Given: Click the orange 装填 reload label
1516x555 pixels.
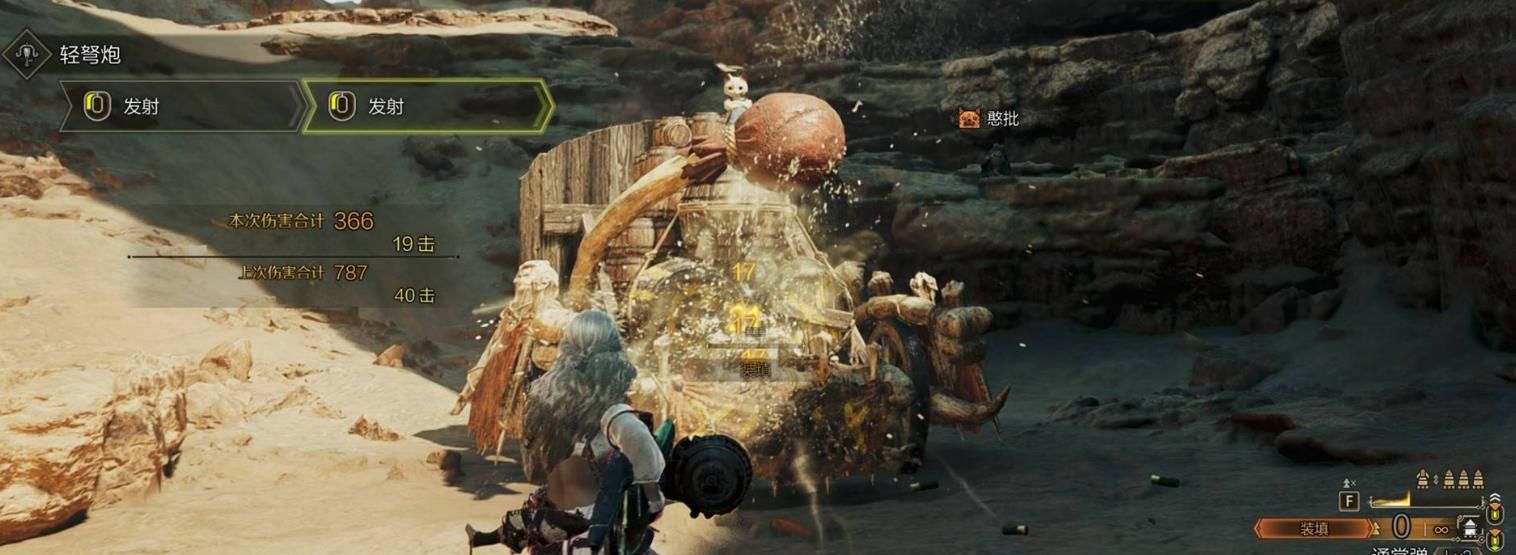Looking at the screenshot, I should pos(1313,527).
